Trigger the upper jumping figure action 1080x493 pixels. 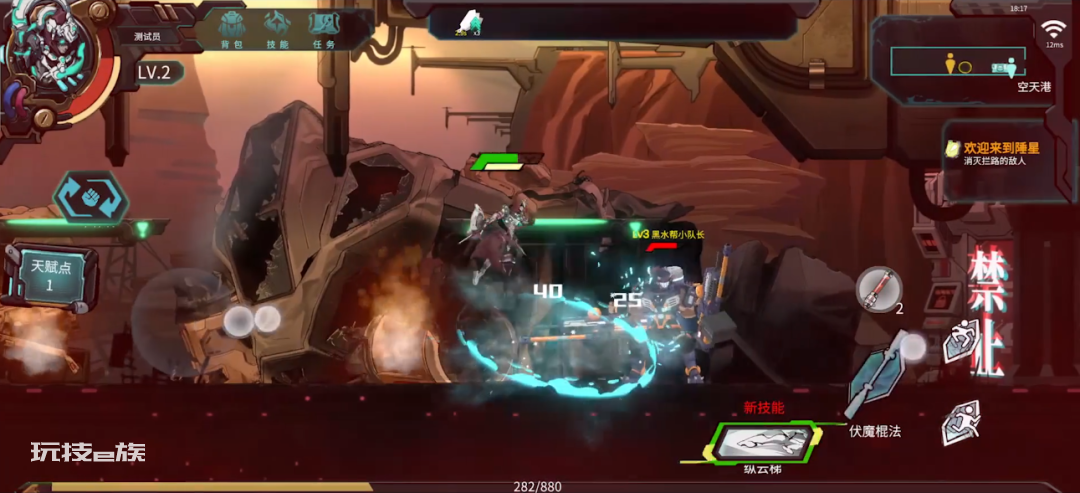[x=961, y=341]
